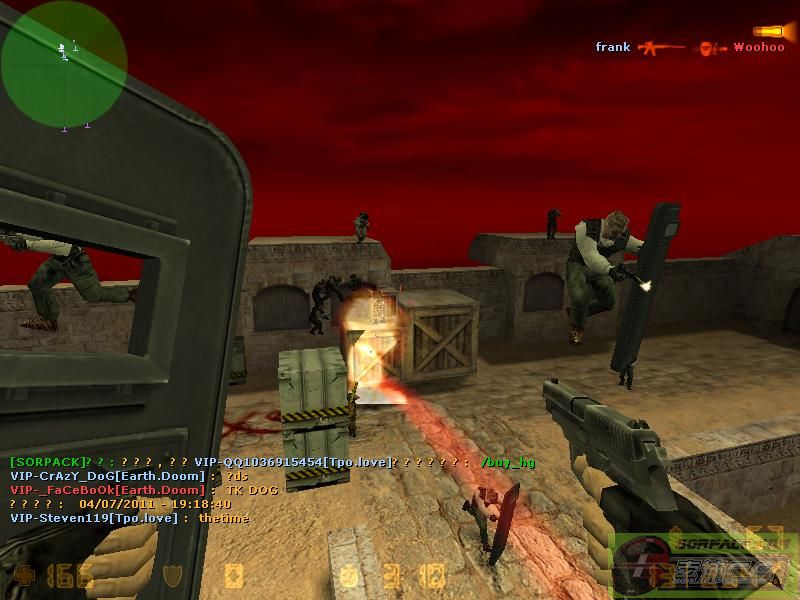Click the rifle icon in the kill feed
The height and width of the screenshot is (600, 800).
(x=660, y=47)
